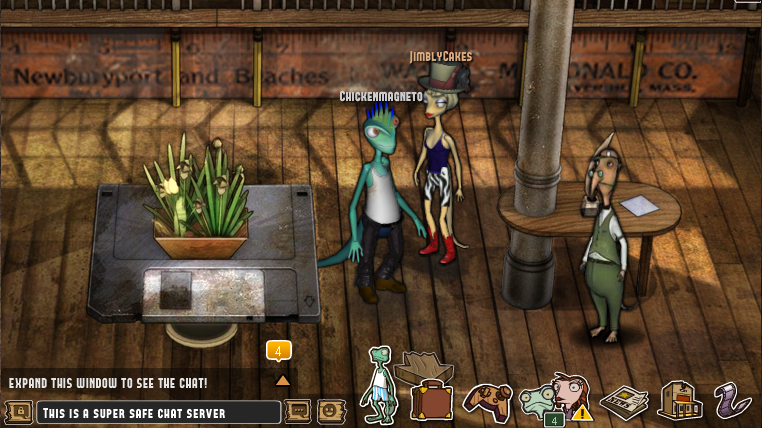Screen dimensions: 762x428
Task: Open the game controller icon
Action: tap(487, 401)
